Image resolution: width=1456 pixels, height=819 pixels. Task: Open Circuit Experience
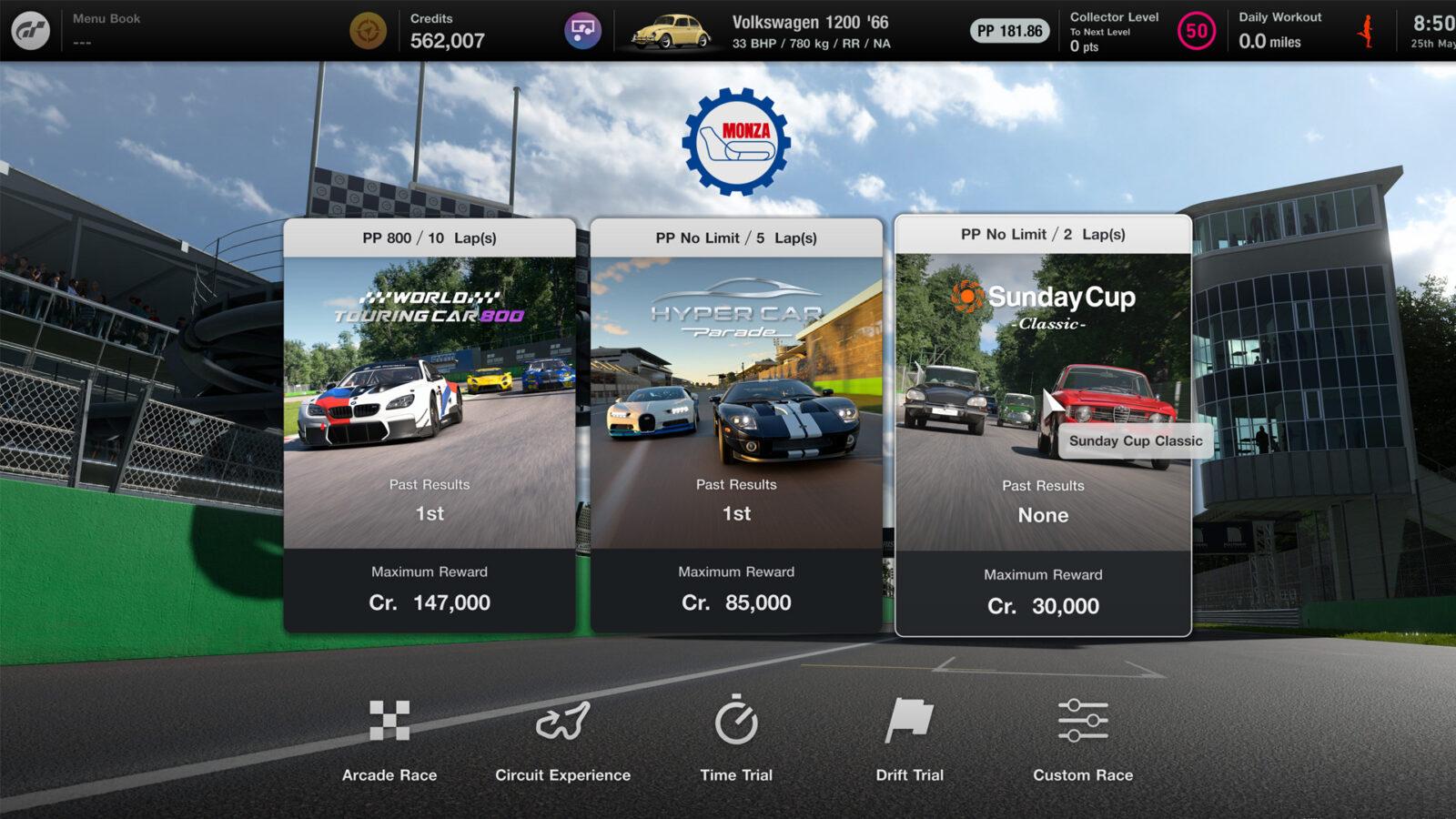(562, 722)
